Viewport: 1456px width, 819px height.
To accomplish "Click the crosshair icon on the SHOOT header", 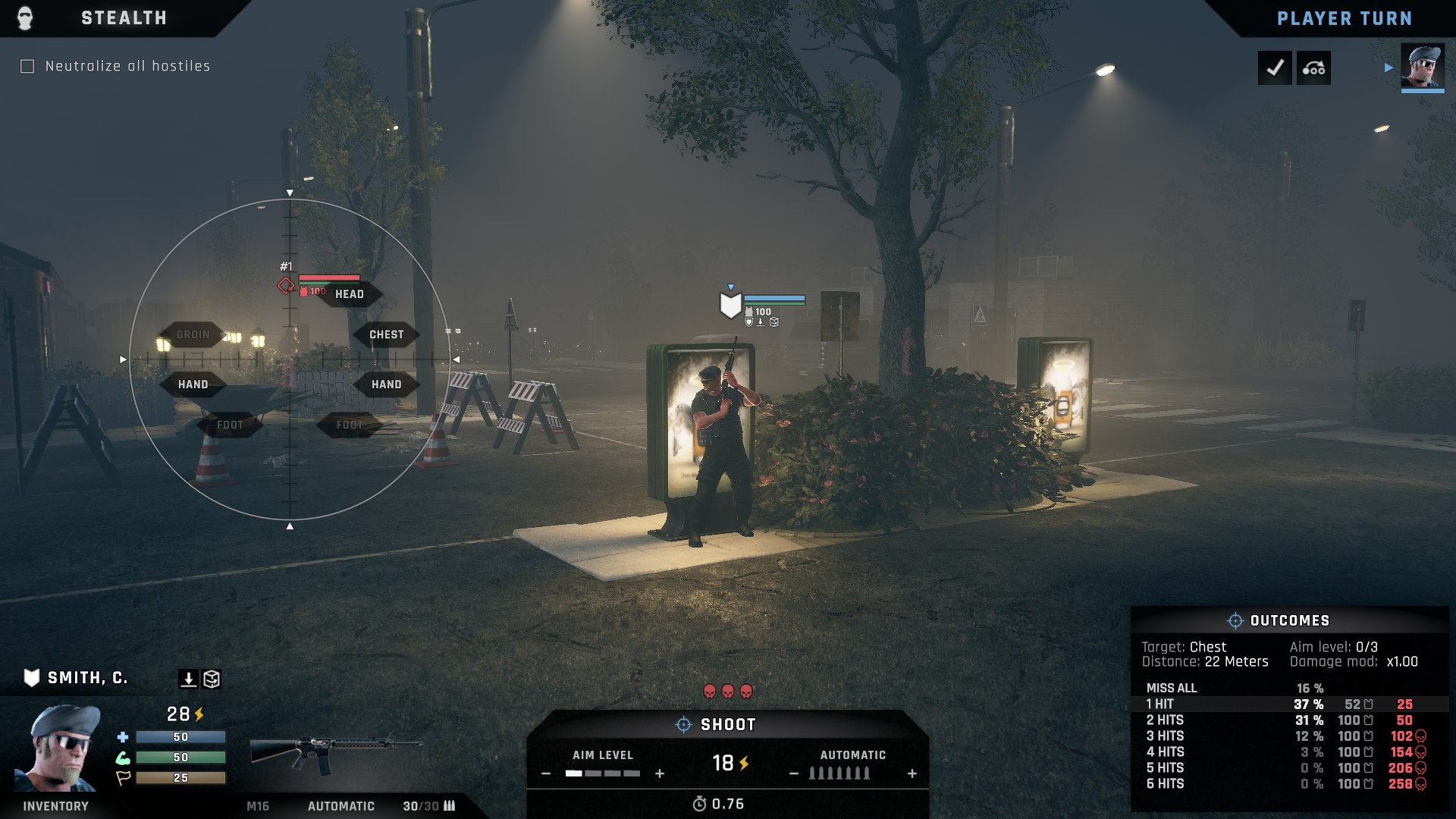I will (x=682, y=724).
